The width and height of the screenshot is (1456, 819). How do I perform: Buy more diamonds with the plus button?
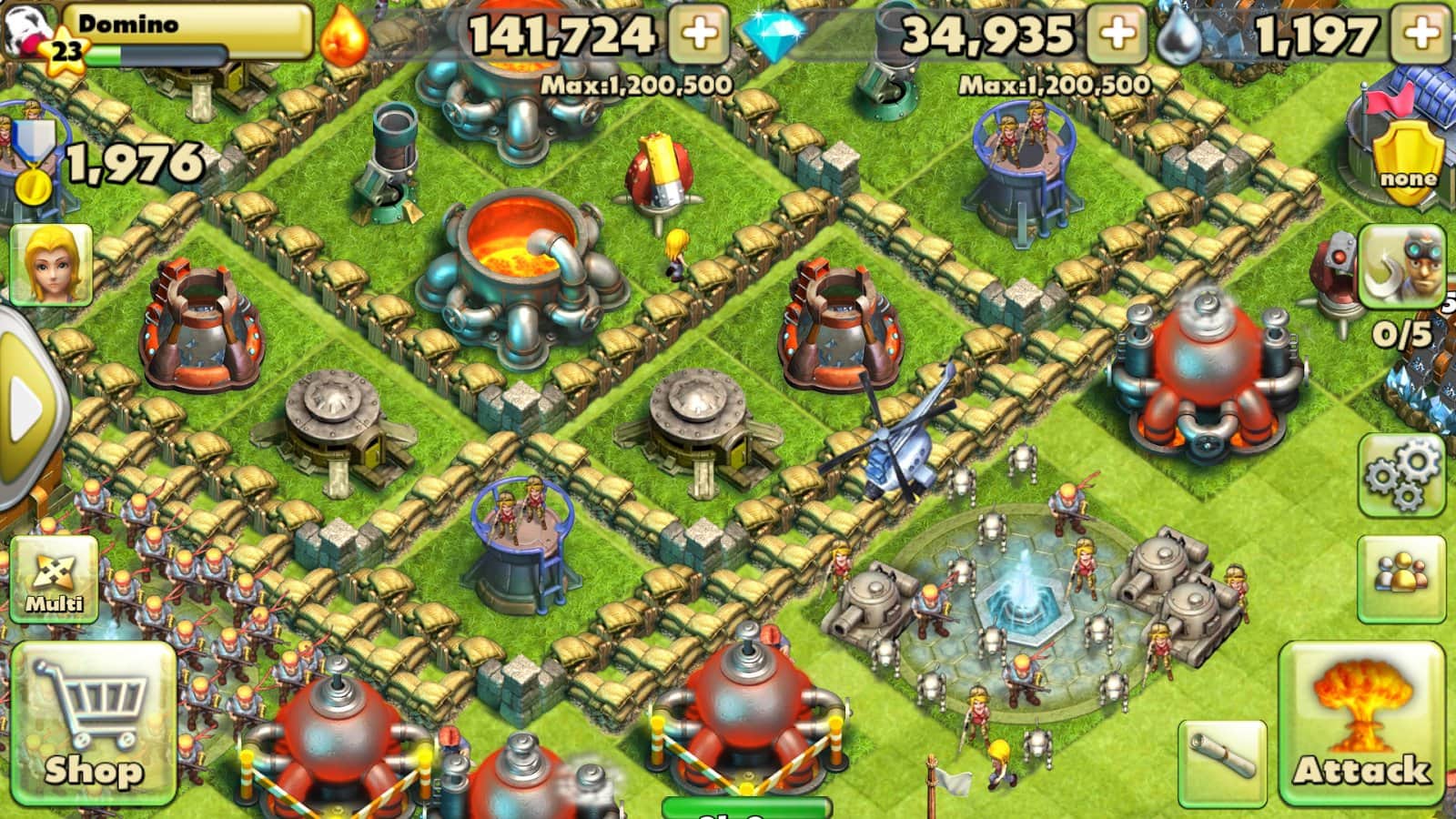tap(1118, 35)
